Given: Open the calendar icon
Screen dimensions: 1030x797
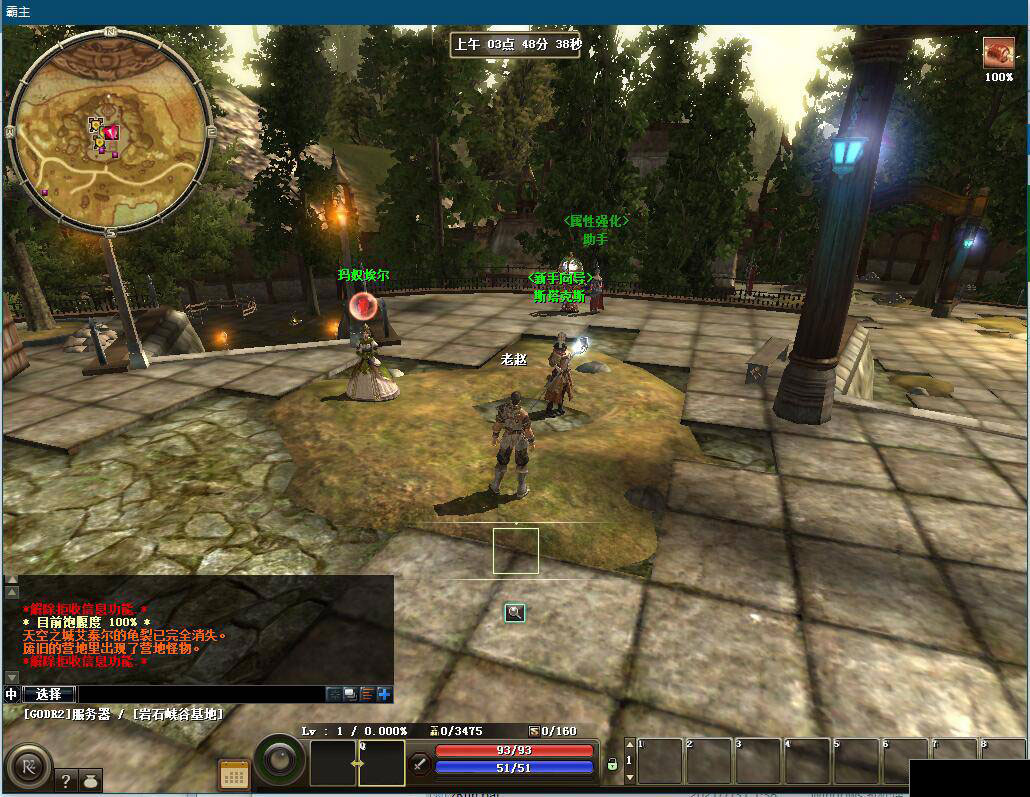Looking at the screenshot, I should coord(234,775).
